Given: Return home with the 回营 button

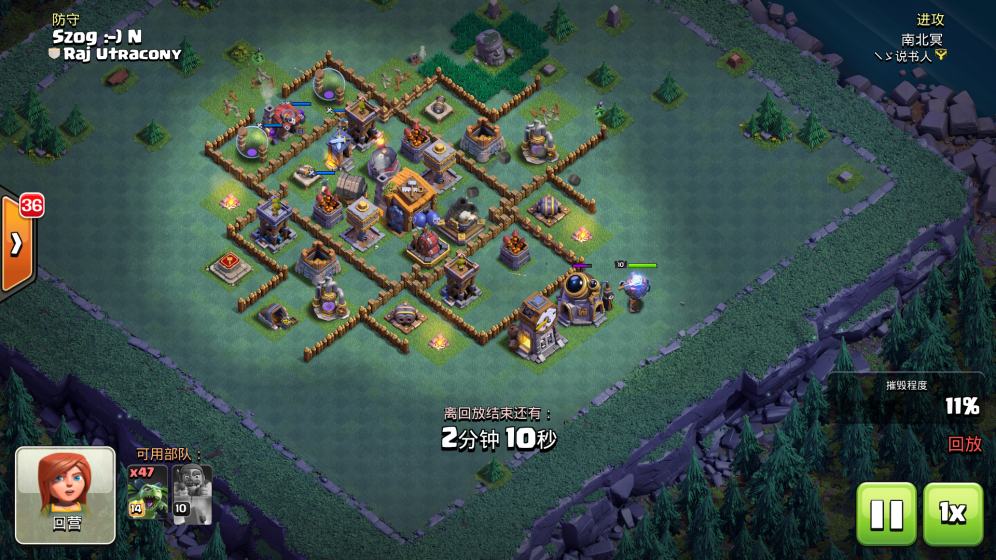Looking at the screenshot, I should tap(66, 495).
